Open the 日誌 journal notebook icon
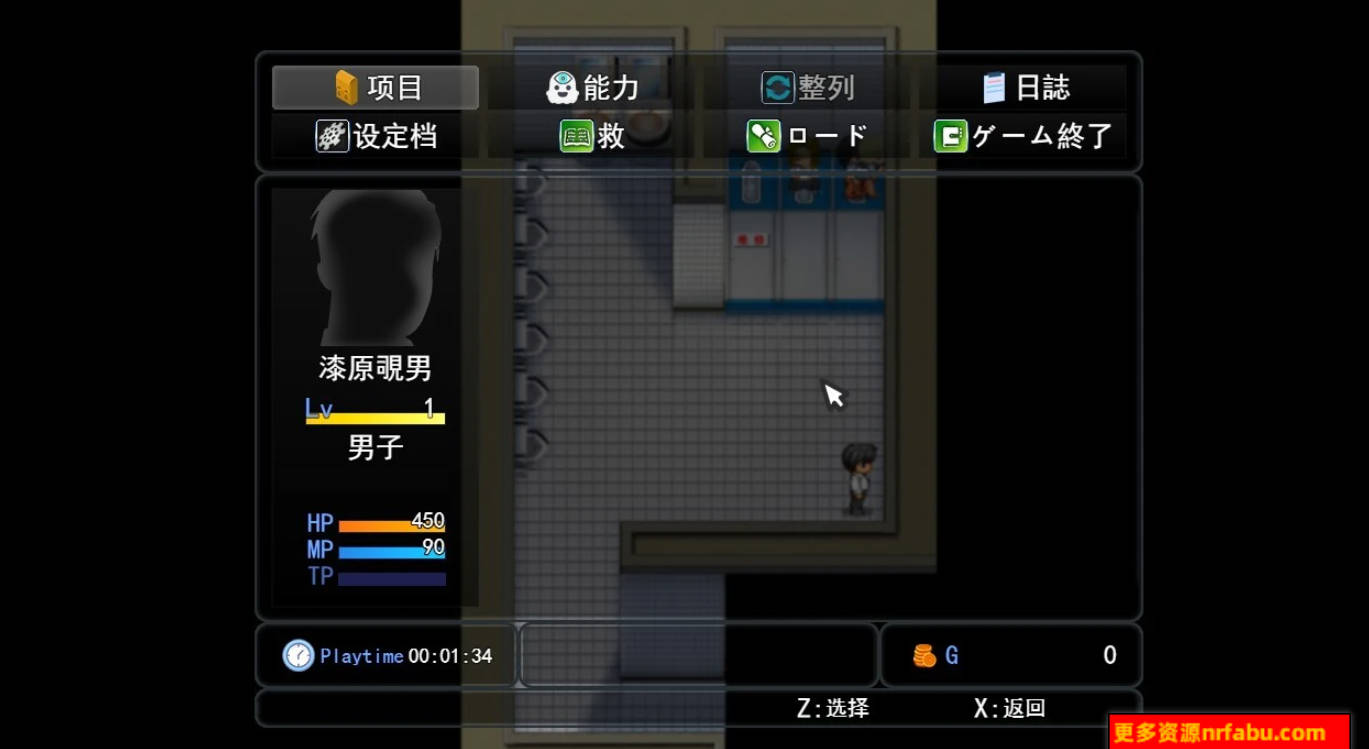Image resolution: width=1369 pixels, height=749 pixels. point(992,87)
